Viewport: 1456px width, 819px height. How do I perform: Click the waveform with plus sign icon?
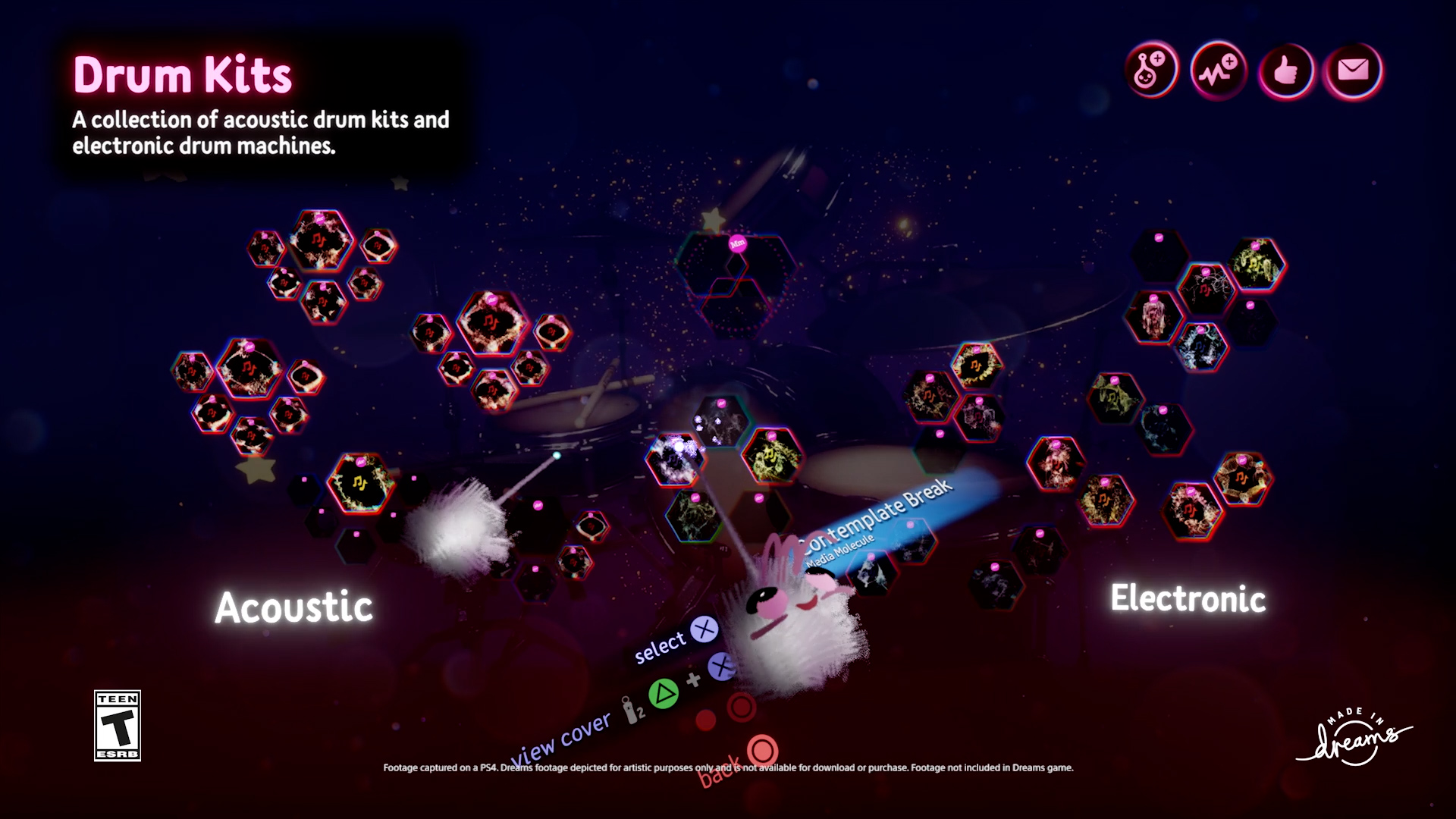tap(1218, 71)
